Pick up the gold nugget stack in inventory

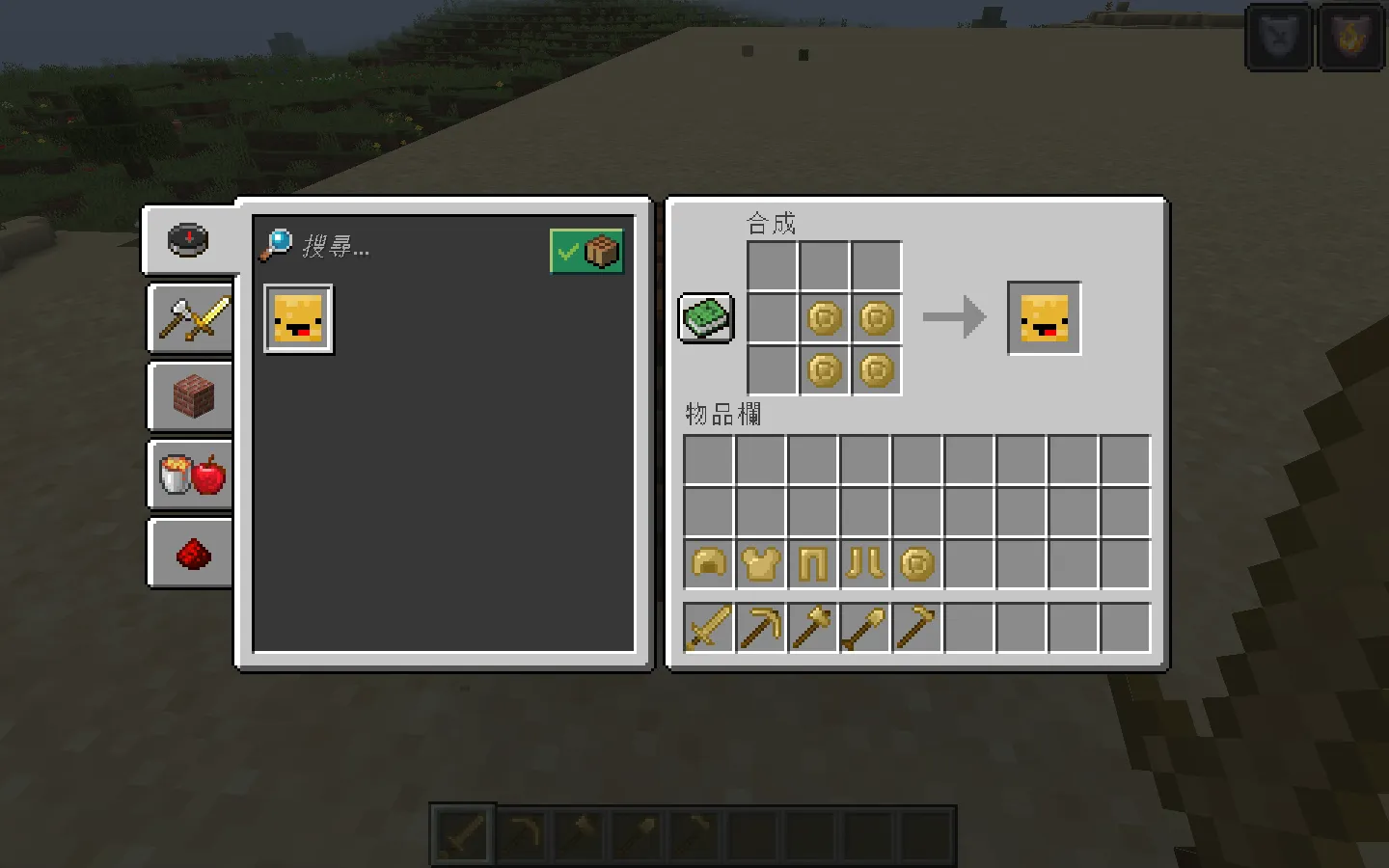[x=915, y=564]
